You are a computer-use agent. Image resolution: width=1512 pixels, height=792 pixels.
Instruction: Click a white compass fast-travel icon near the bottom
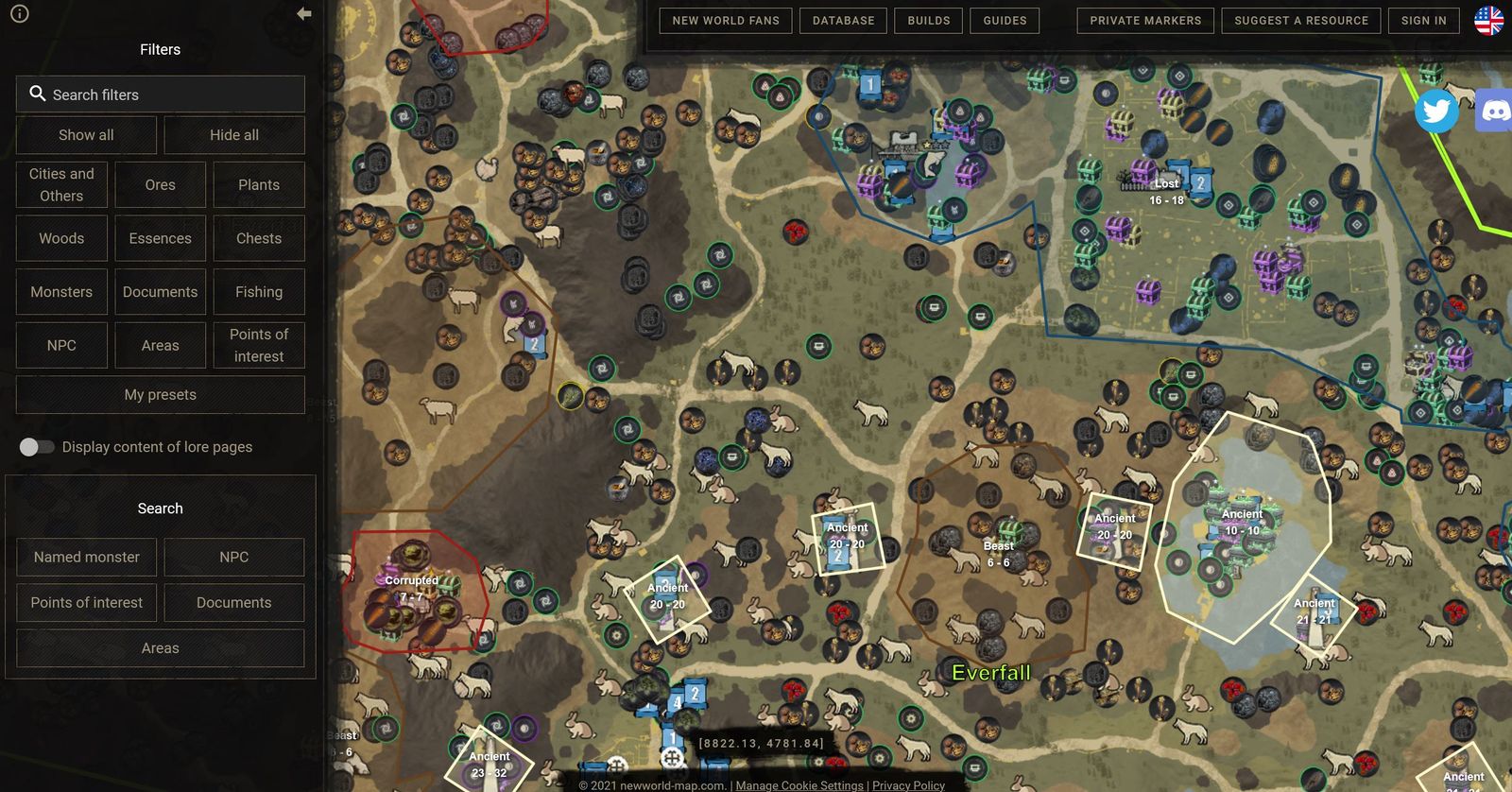[x=673, y=756]
